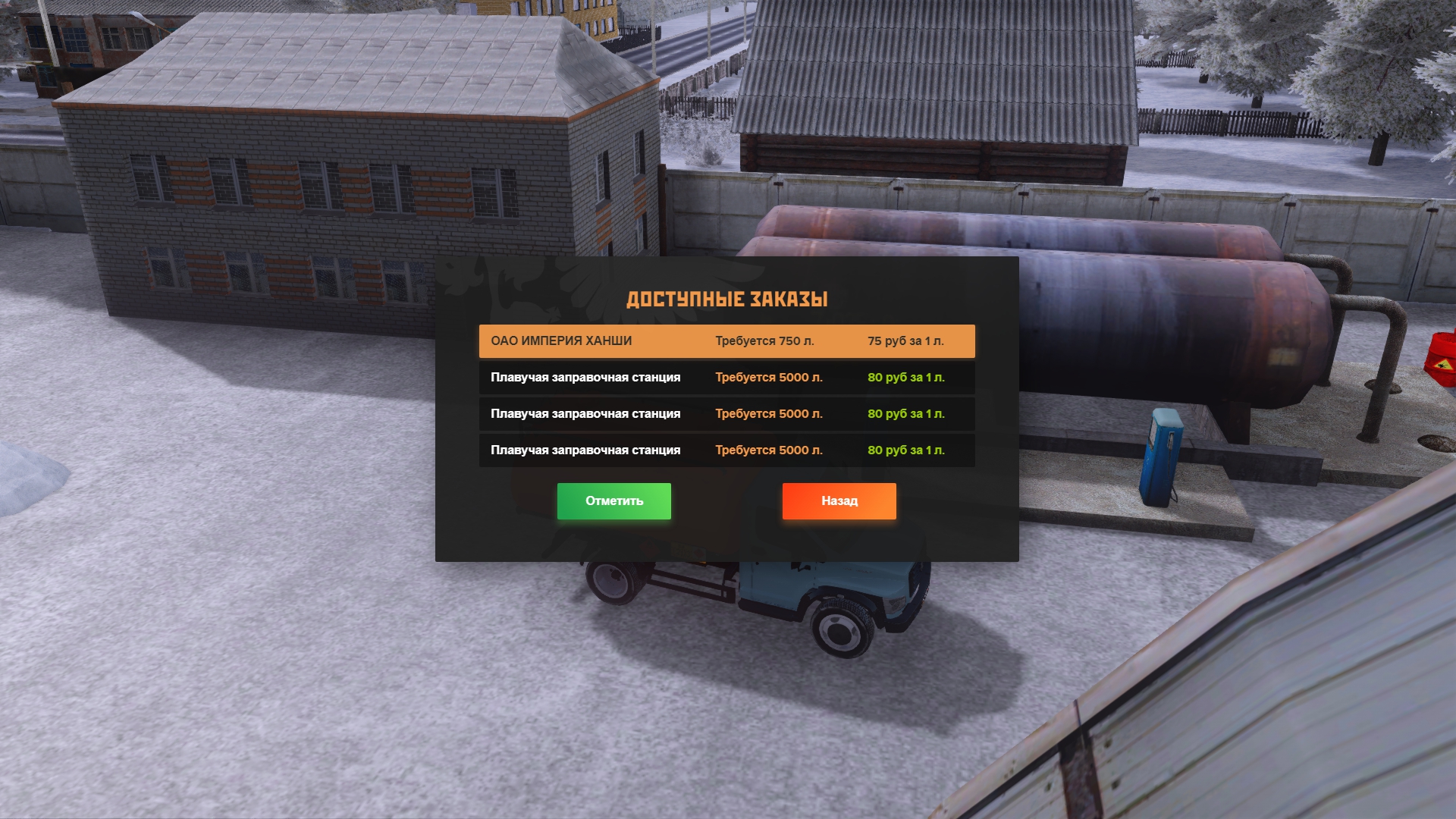Select the ОАО ИМПЕРИЯ ХАНШИ order row
The width and height of the screenshot is (1456, 819).
click(x=726, y=341)
